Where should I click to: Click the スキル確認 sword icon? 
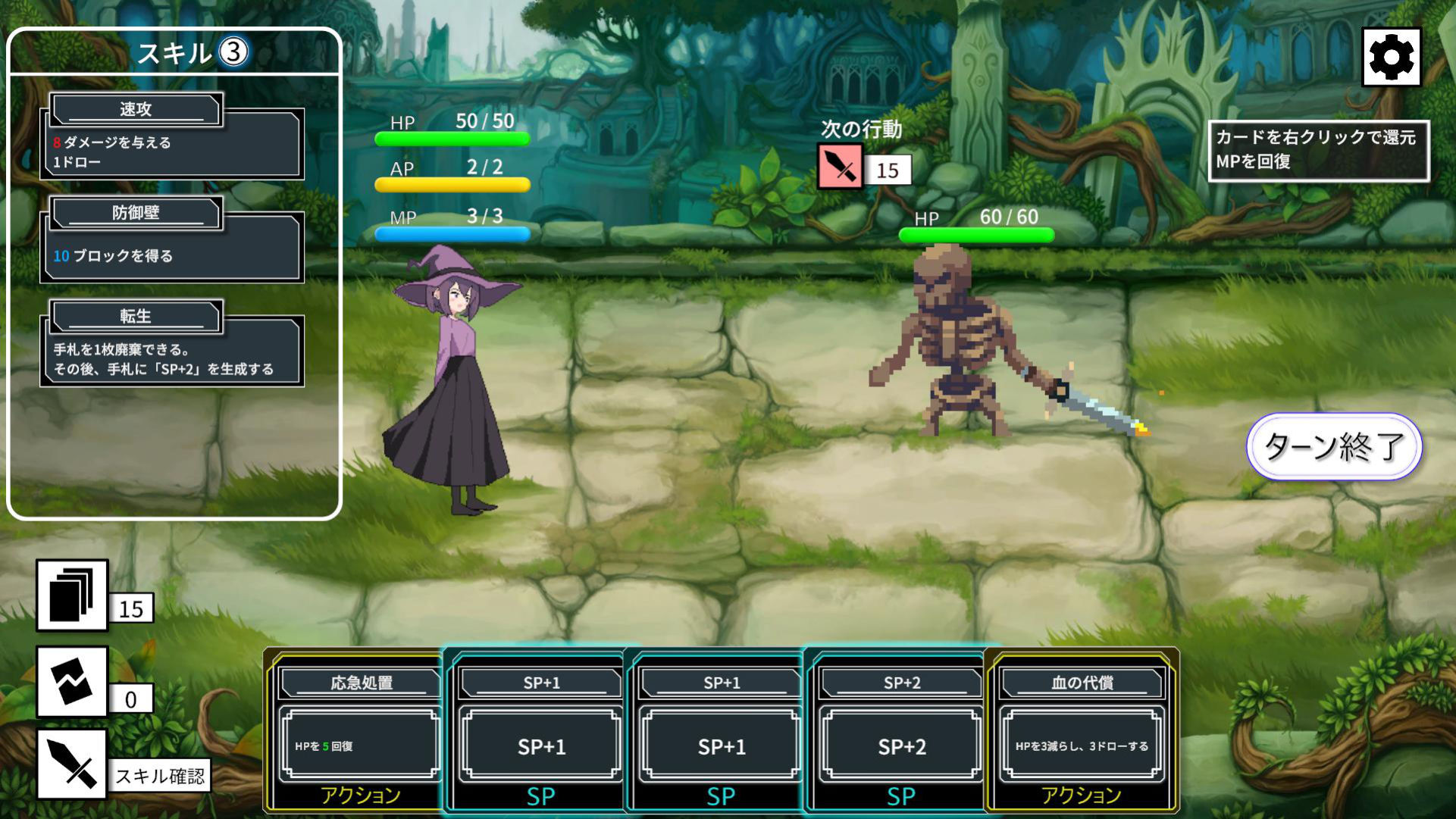(72, 764)
